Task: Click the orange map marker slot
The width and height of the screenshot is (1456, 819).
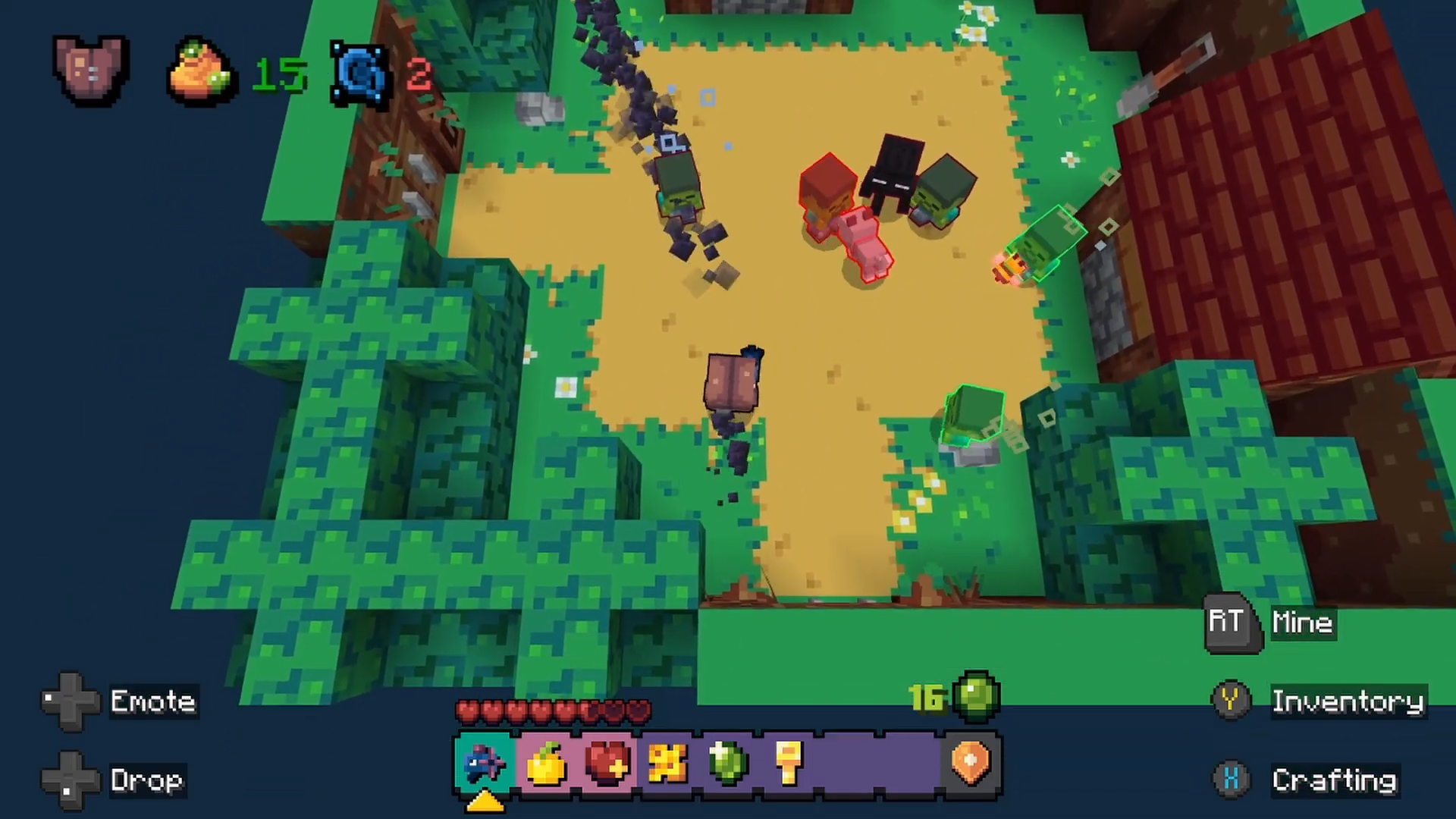Action: click(x=971, y=764)
